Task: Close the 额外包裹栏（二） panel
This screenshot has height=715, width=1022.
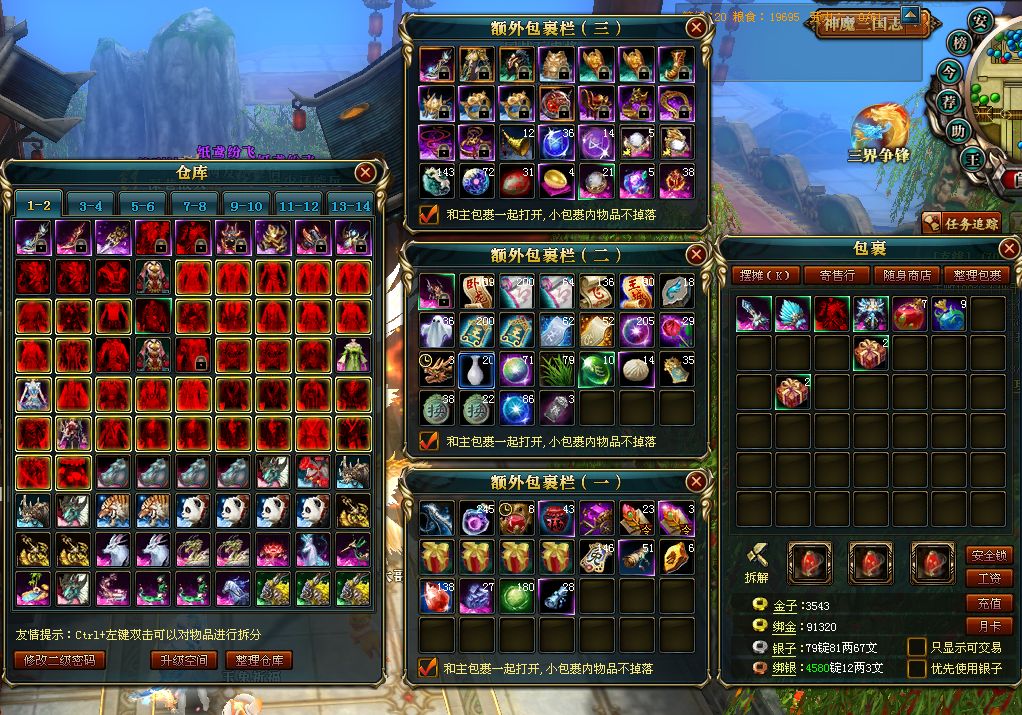Action: pos(696,255)
